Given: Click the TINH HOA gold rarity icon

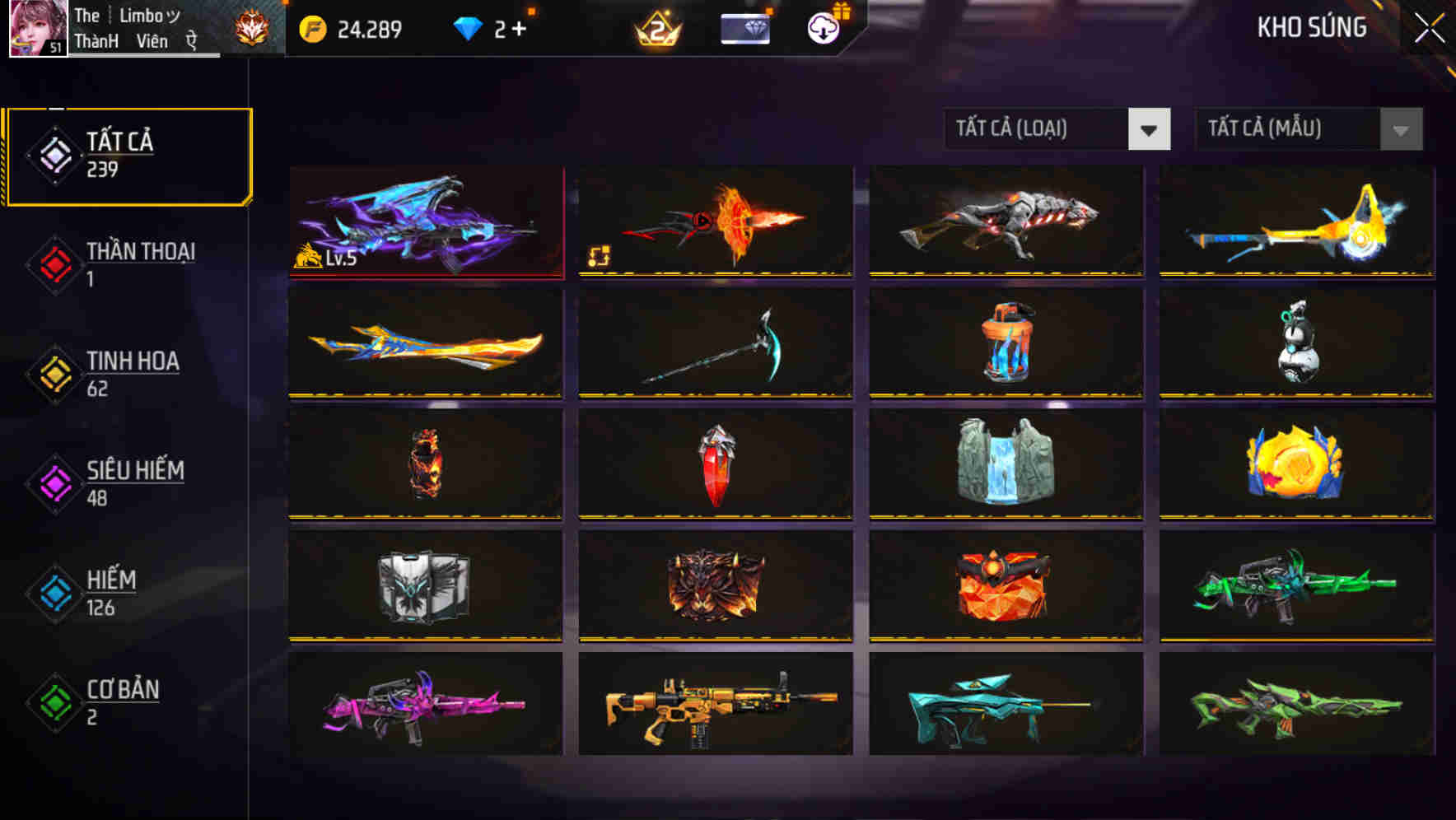Looking at the screenshot, I should click(54, 373).
